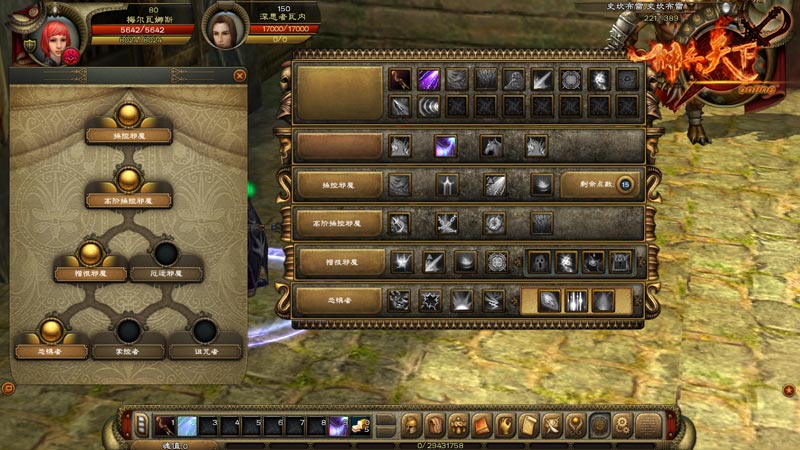This screenshot has height=450, width=800.
Task: Open the red book toolbar button
Action: coord(481,425)
